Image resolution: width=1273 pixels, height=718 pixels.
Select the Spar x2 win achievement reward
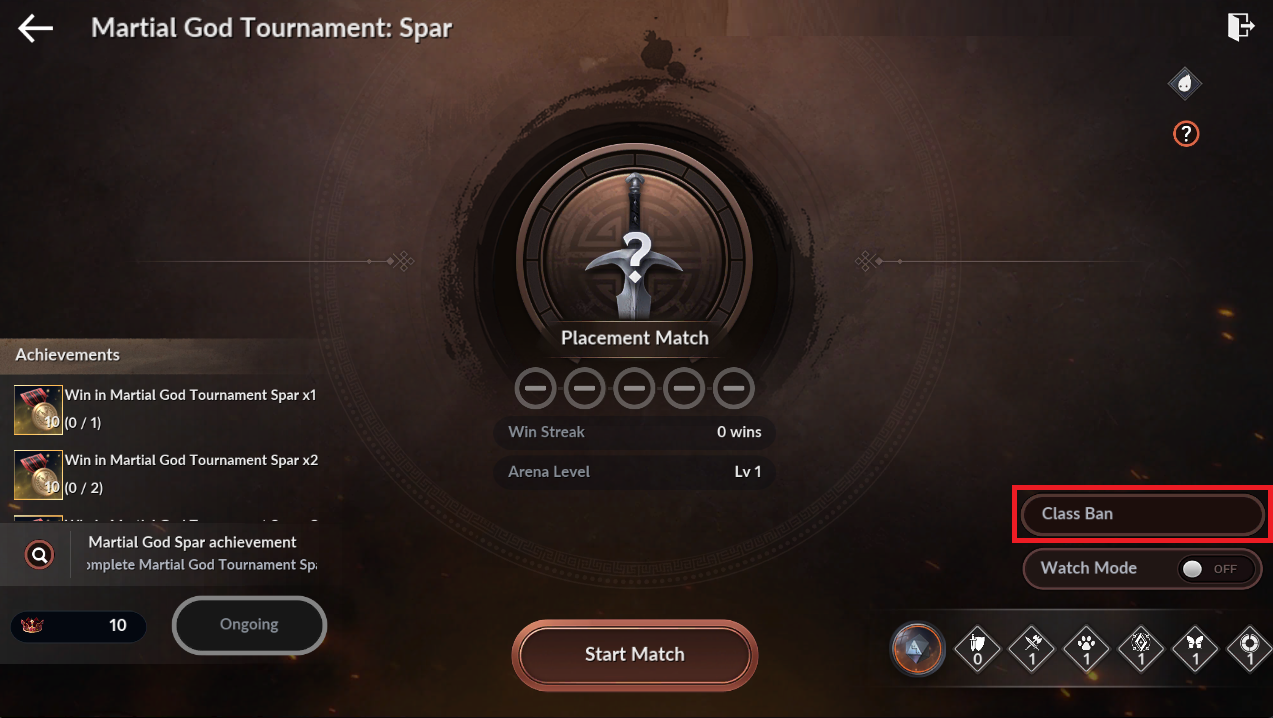coord(39,474)
